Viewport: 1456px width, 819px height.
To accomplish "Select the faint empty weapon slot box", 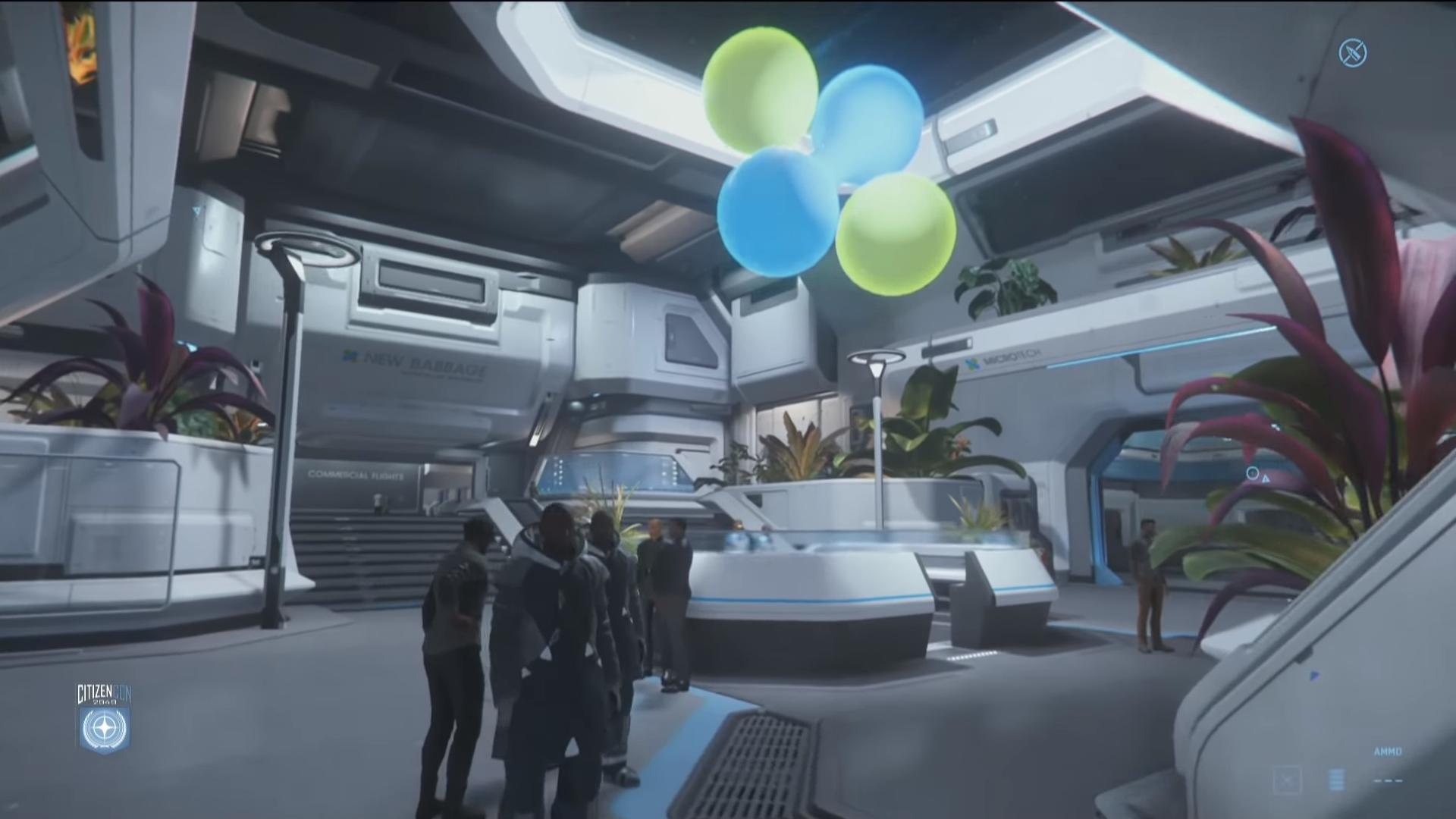I will pyautogui.click(x=1287, y=780).
